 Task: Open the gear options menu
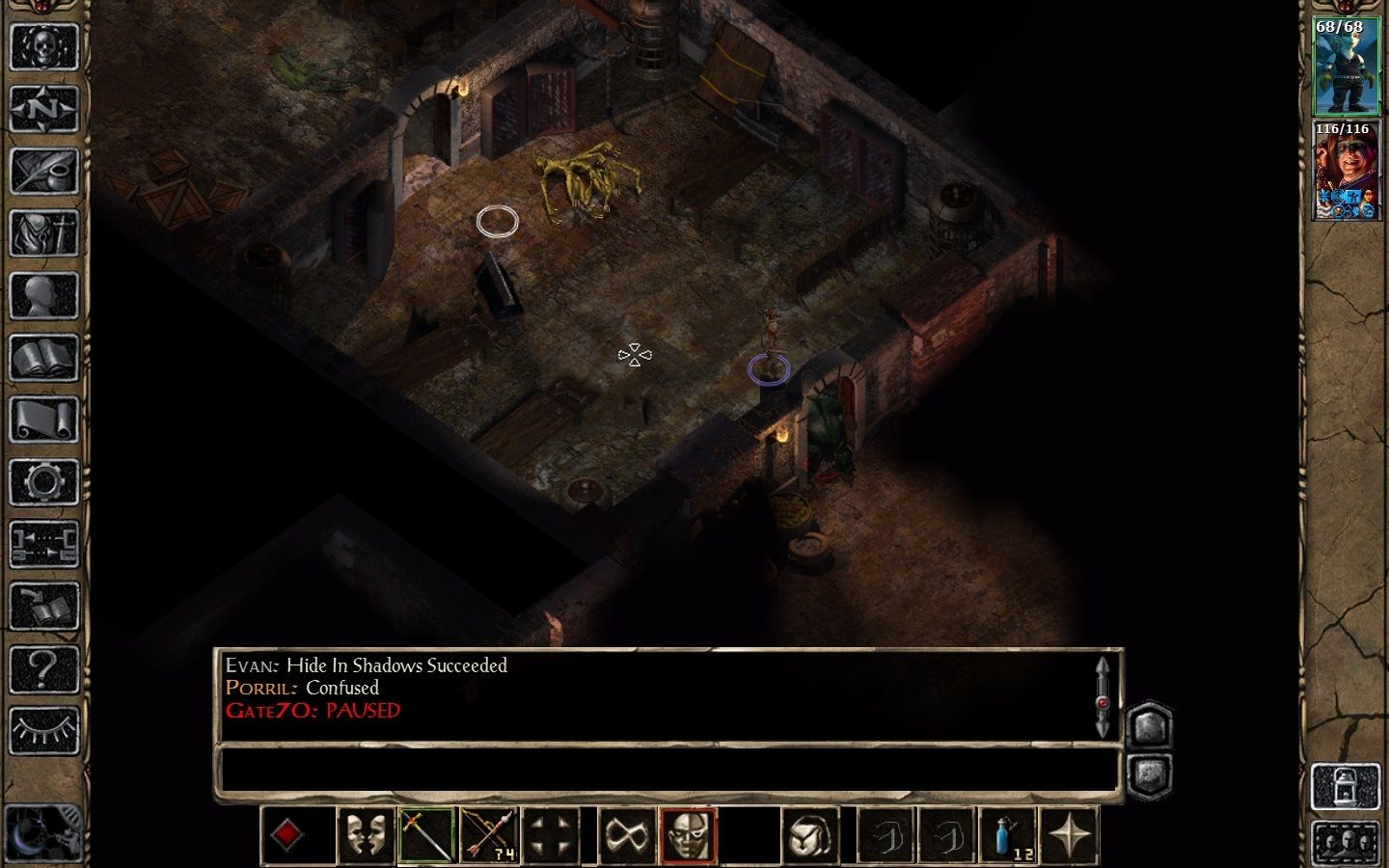click(43, 481)
